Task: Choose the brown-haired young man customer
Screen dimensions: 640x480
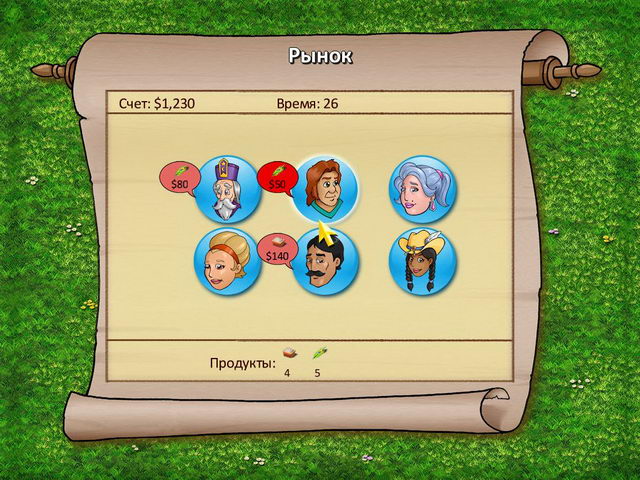Action: point(325,189)
